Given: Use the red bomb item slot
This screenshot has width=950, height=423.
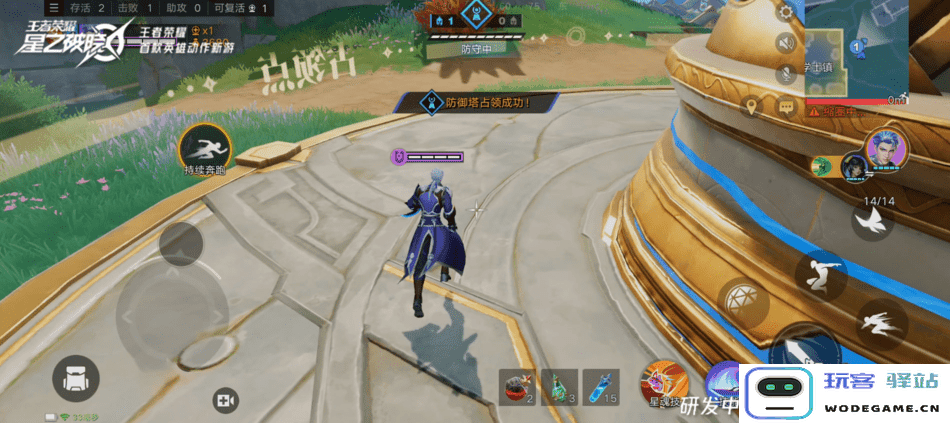Looking at the screenshot, I should click(x=519, y=386).
